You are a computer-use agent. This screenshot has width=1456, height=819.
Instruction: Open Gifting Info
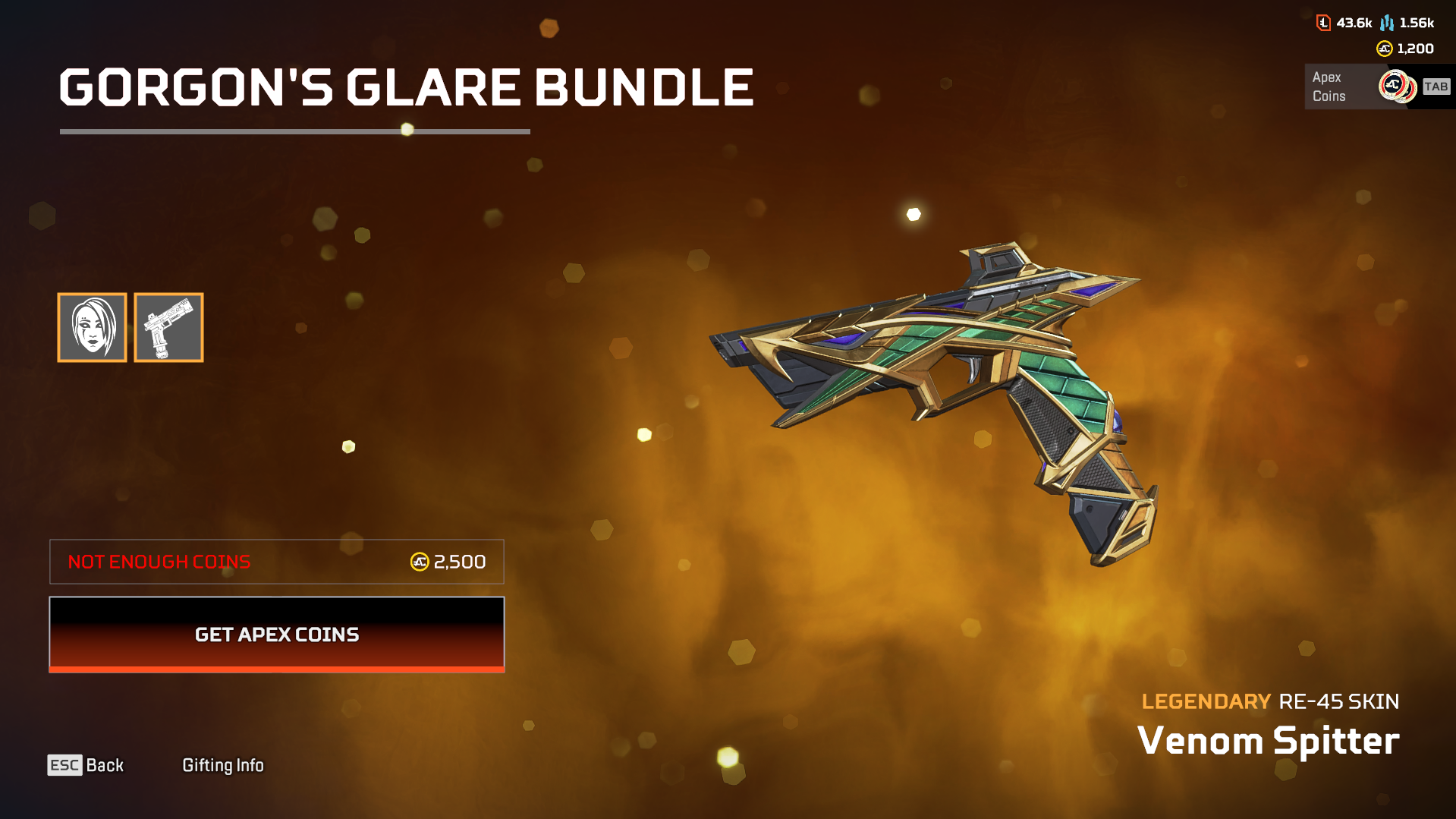coord(223,765)
